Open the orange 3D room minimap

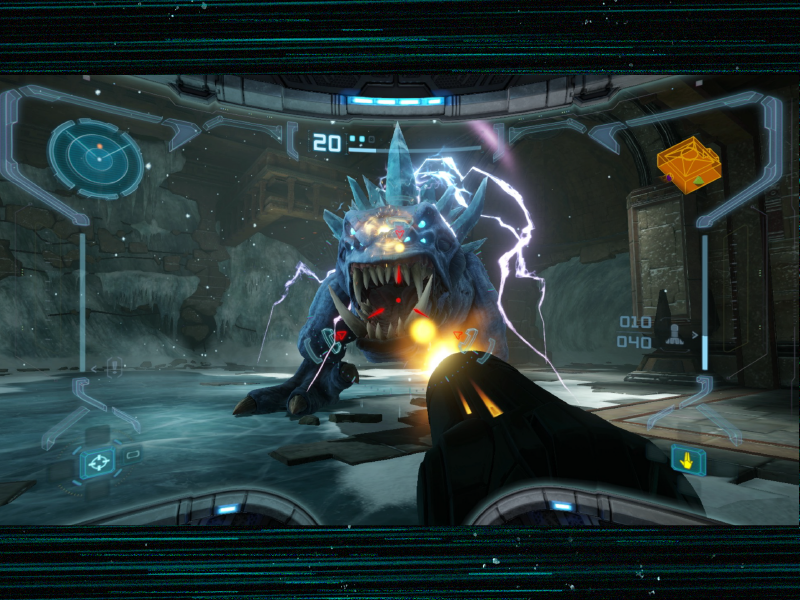click(x=690, y=165)
